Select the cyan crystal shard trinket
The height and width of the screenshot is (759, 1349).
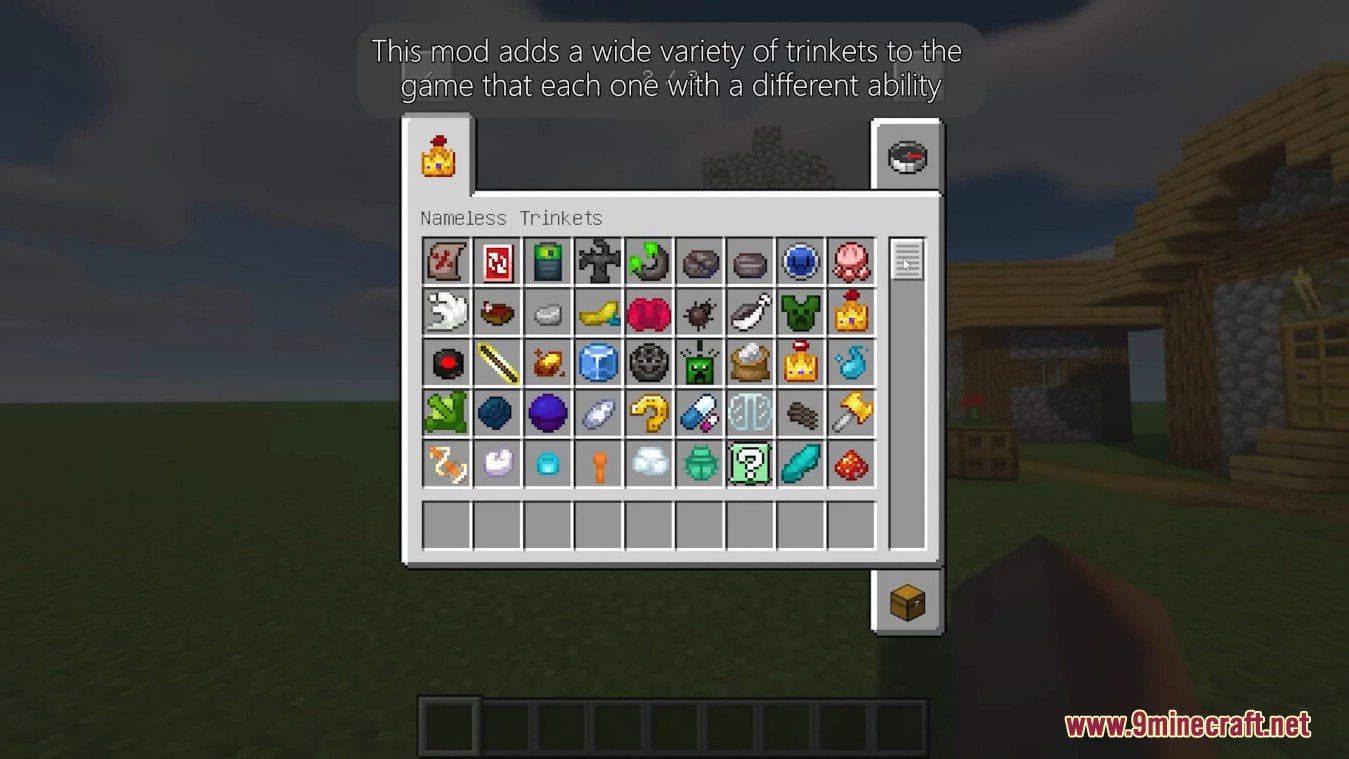[802, 462]
